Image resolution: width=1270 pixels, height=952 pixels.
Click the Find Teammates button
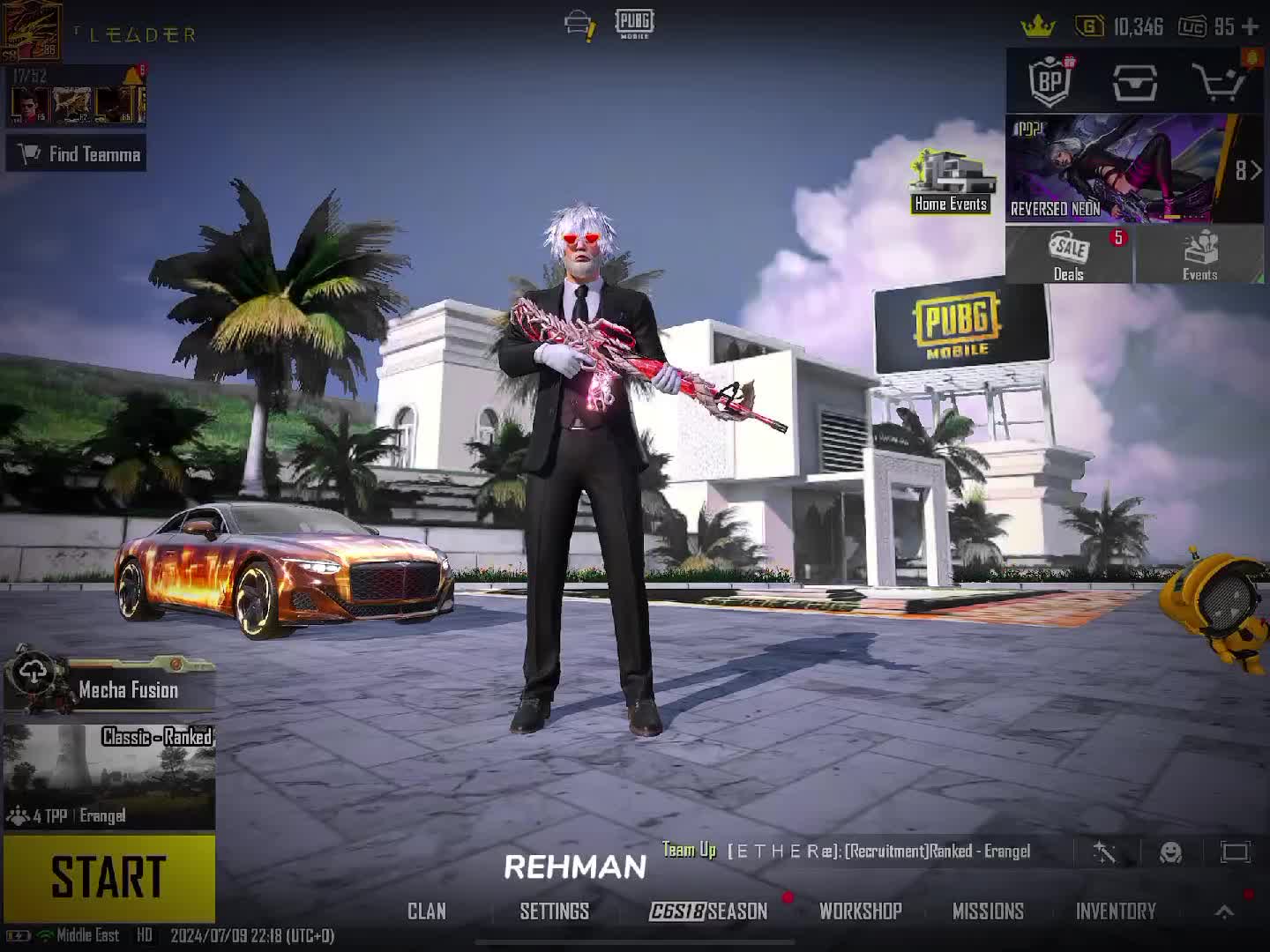click(x=78, y=154)
